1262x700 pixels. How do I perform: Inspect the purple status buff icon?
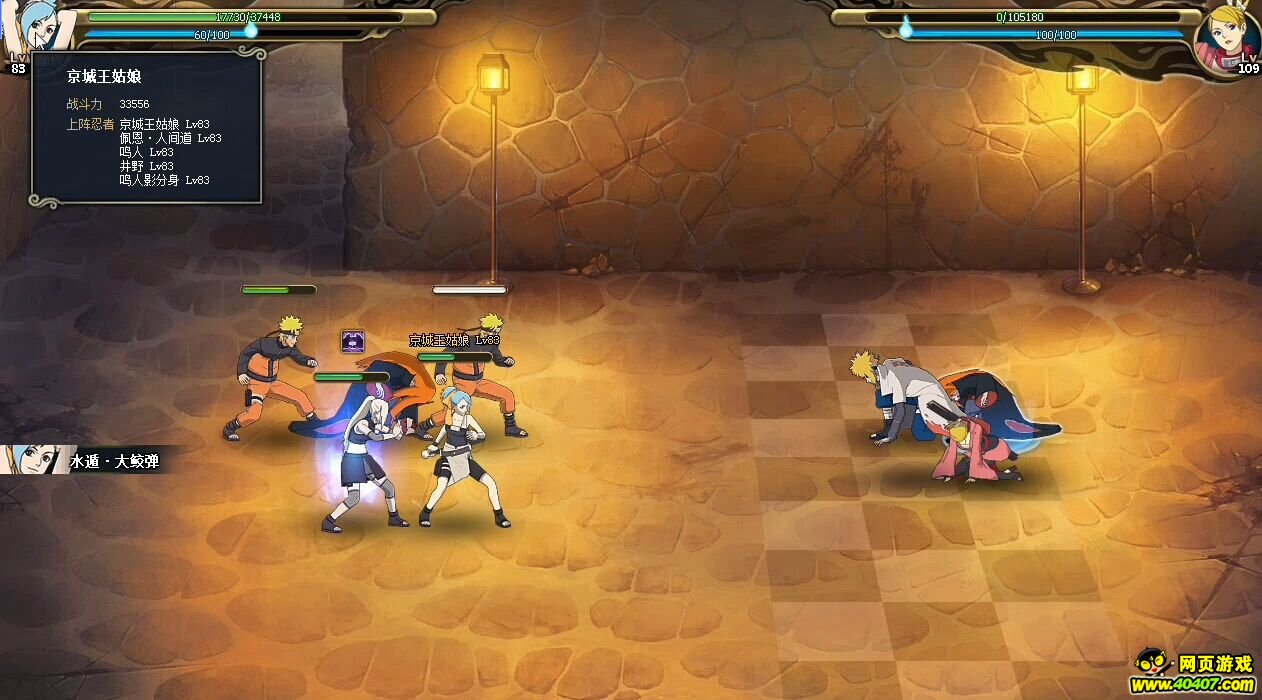352,341
